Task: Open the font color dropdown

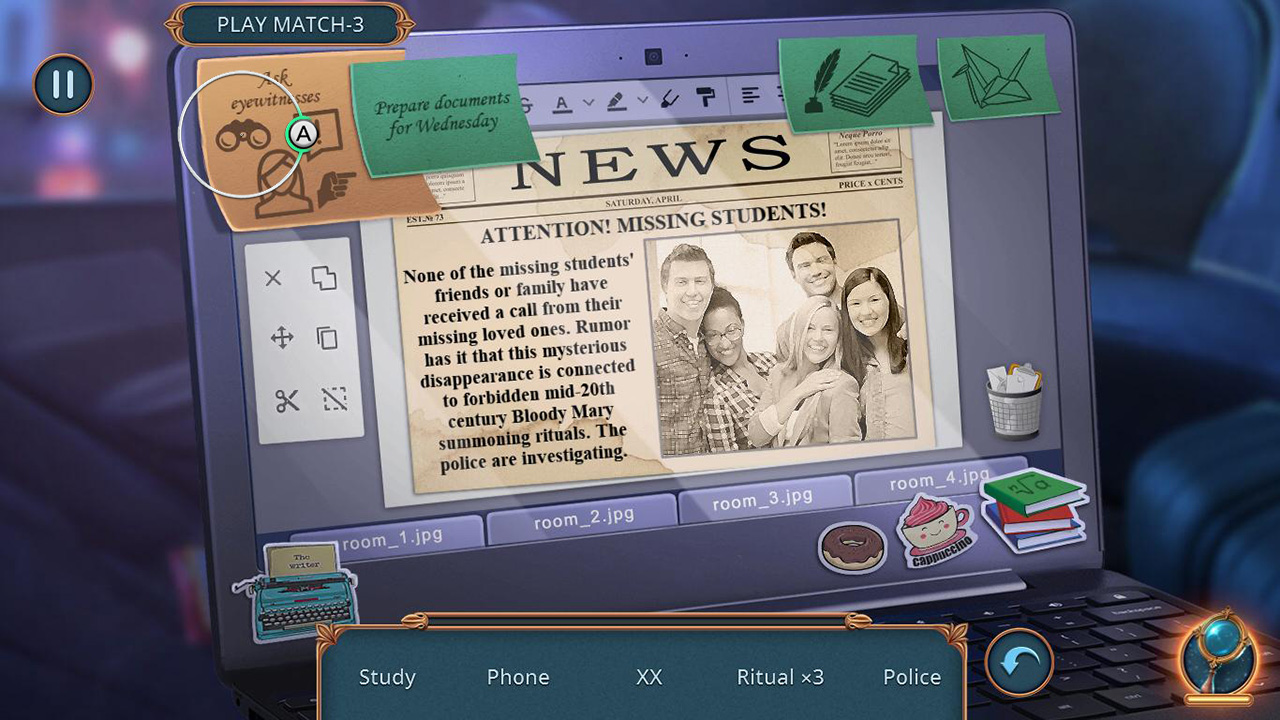Action: click(x=590, y=102)
